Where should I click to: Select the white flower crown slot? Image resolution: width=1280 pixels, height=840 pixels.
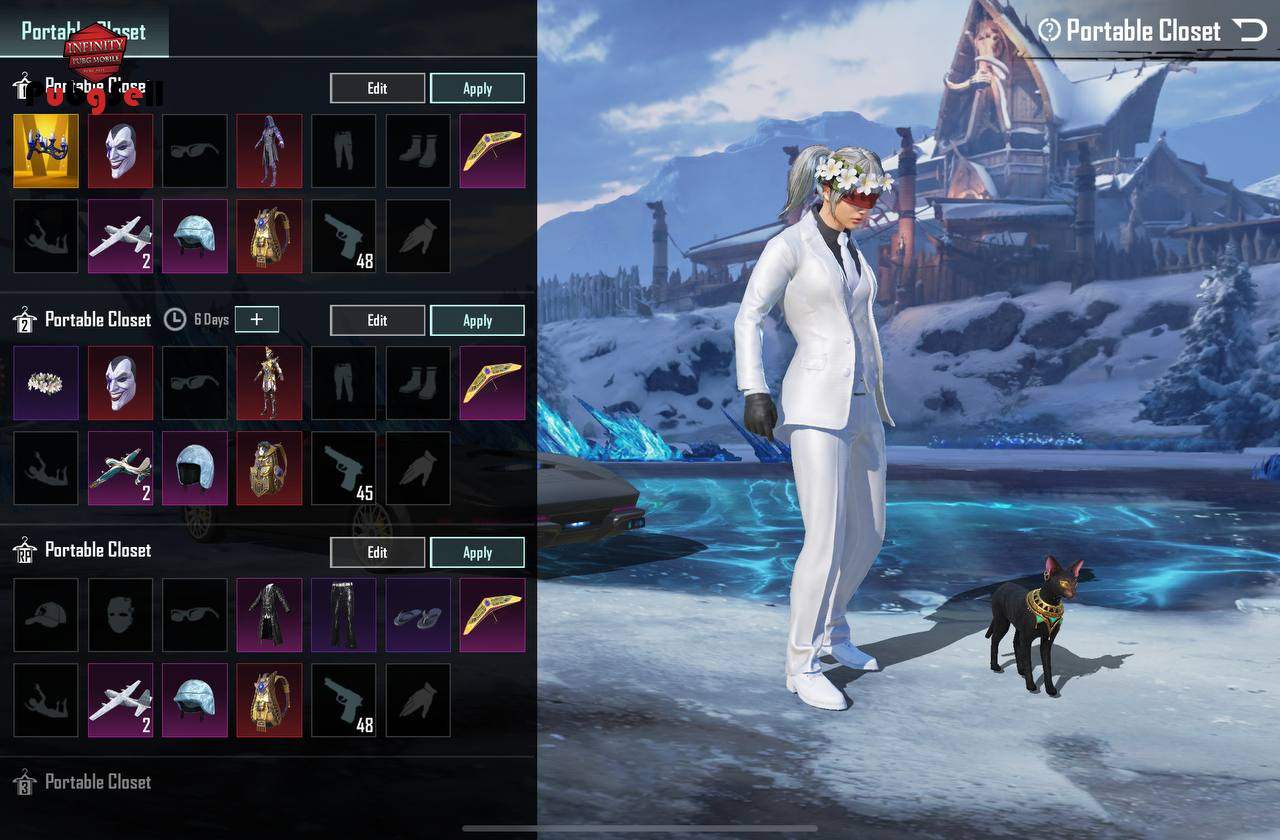[46, 383]
